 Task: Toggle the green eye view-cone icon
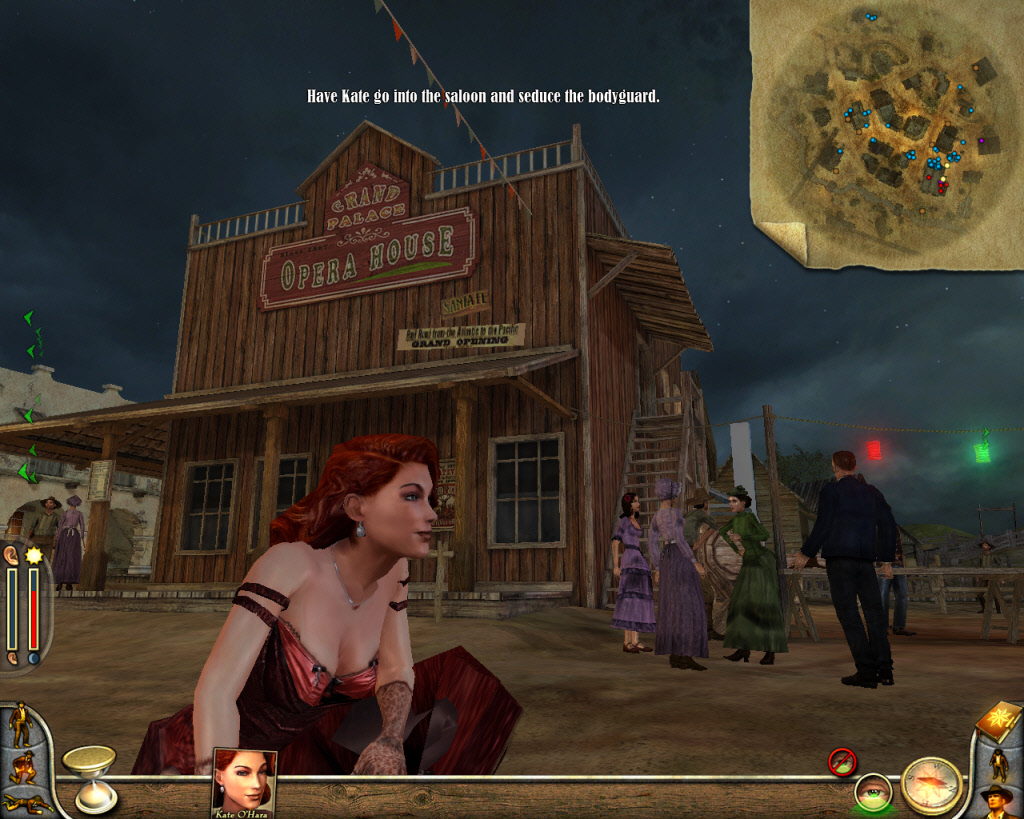pyautogui.click(x=873, y=793)
